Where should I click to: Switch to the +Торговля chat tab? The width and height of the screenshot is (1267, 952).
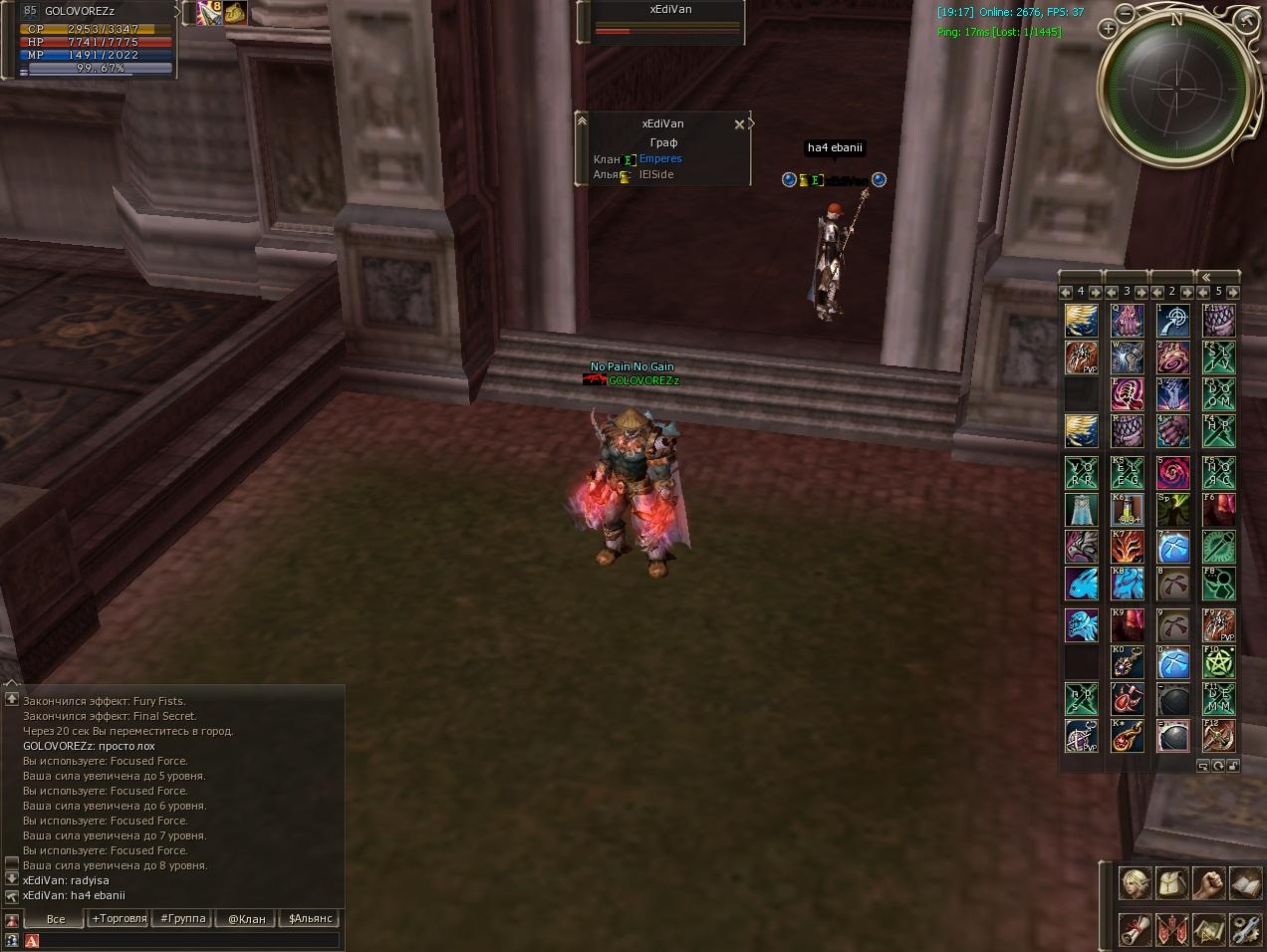pyautogui.click(x=120, y=918)
